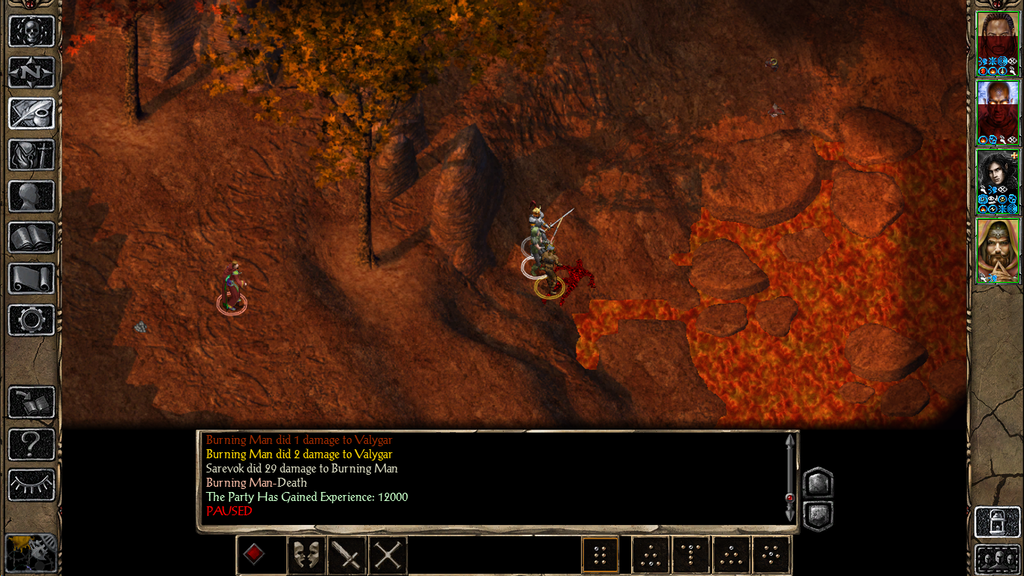Select the sword attack action
The width and height of the screenshot is (1024, 576).
pyautogui.click(x=346, y=554)
